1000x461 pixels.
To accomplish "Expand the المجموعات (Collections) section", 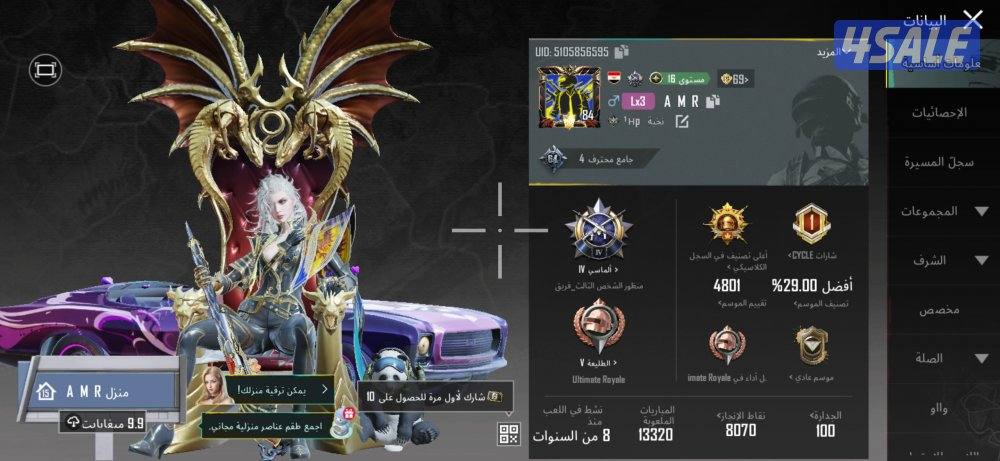I will pos(939,211).
